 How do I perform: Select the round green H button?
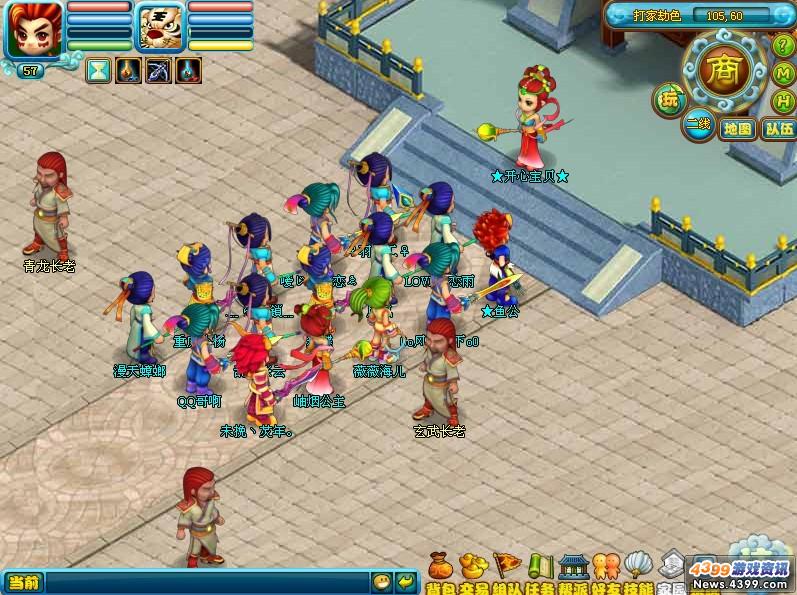tap(786, 101)
